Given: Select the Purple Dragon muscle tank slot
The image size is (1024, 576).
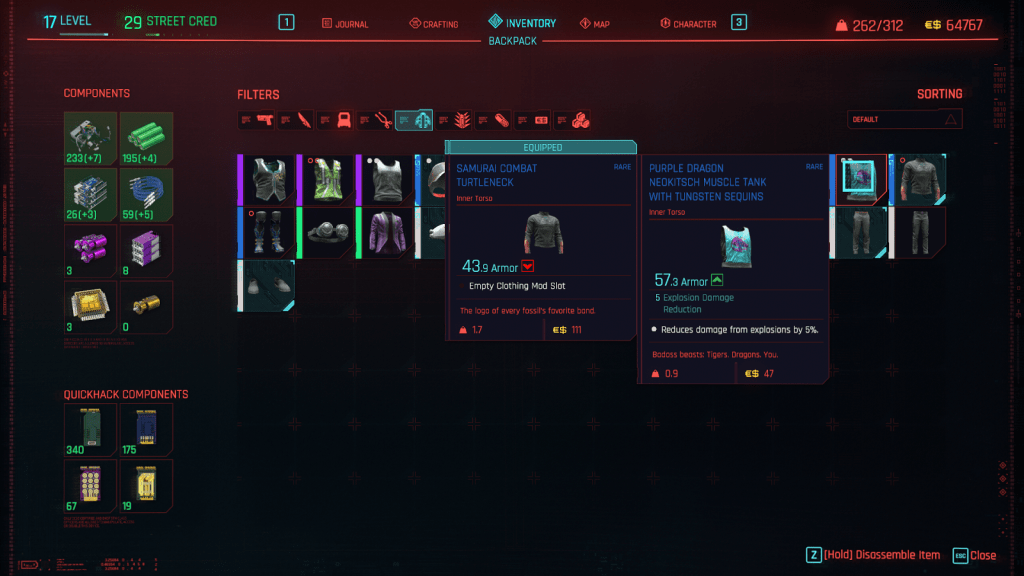Looking at the screenshot, I should pos(859,180).
